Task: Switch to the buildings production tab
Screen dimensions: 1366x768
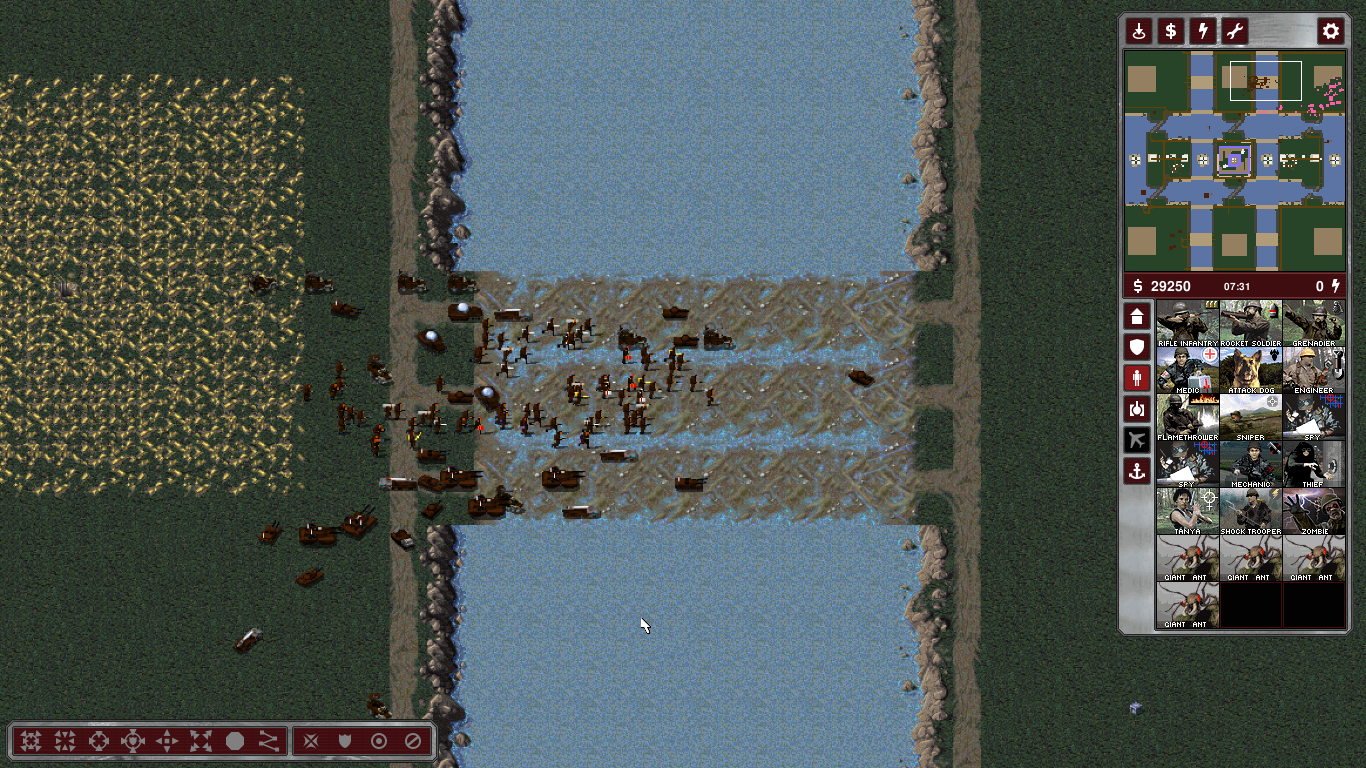Action: click(1137, 317)
